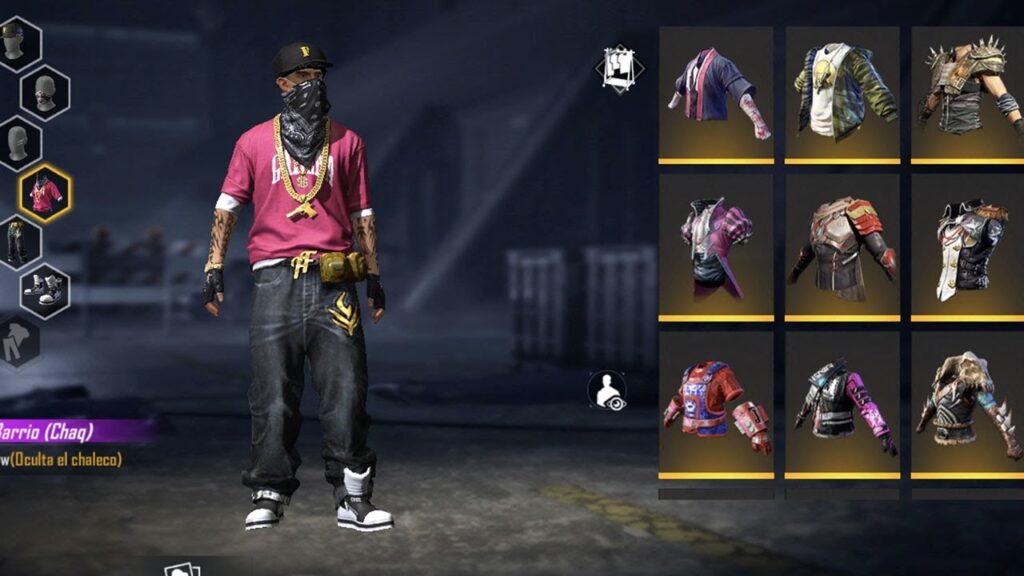Open the black balaclava mask category

(x=44, y=93)
